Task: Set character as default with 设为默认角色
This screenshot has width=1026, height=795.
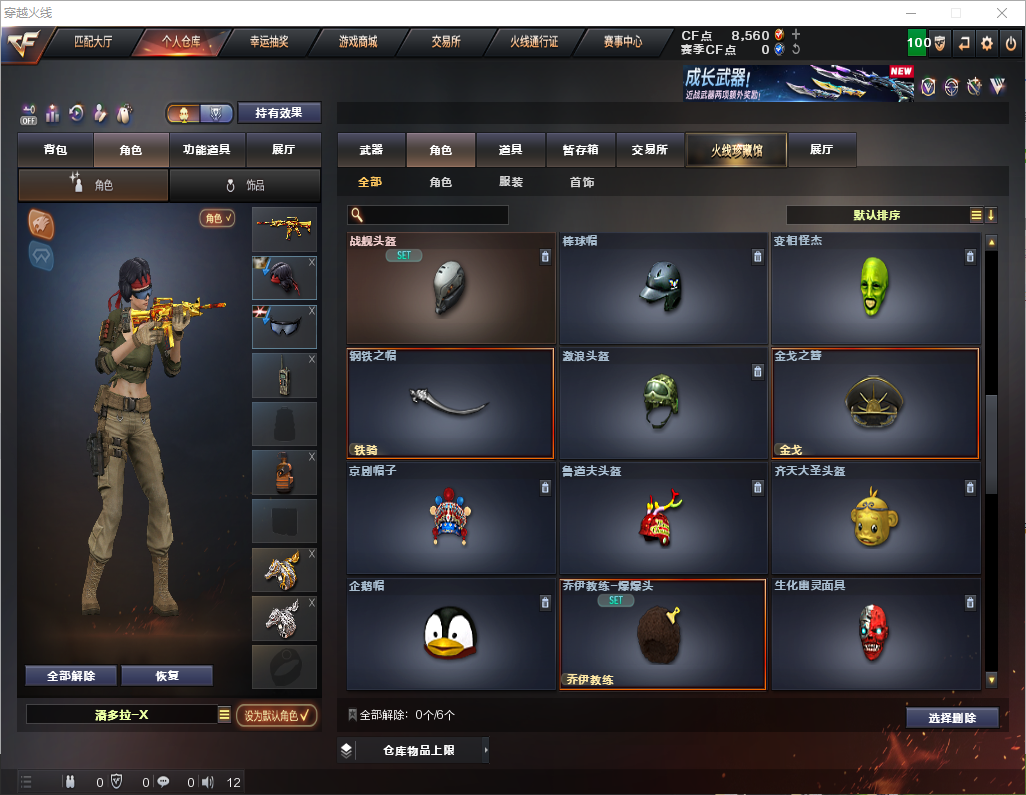Action: pyautogui.click(x=277, y=715)
